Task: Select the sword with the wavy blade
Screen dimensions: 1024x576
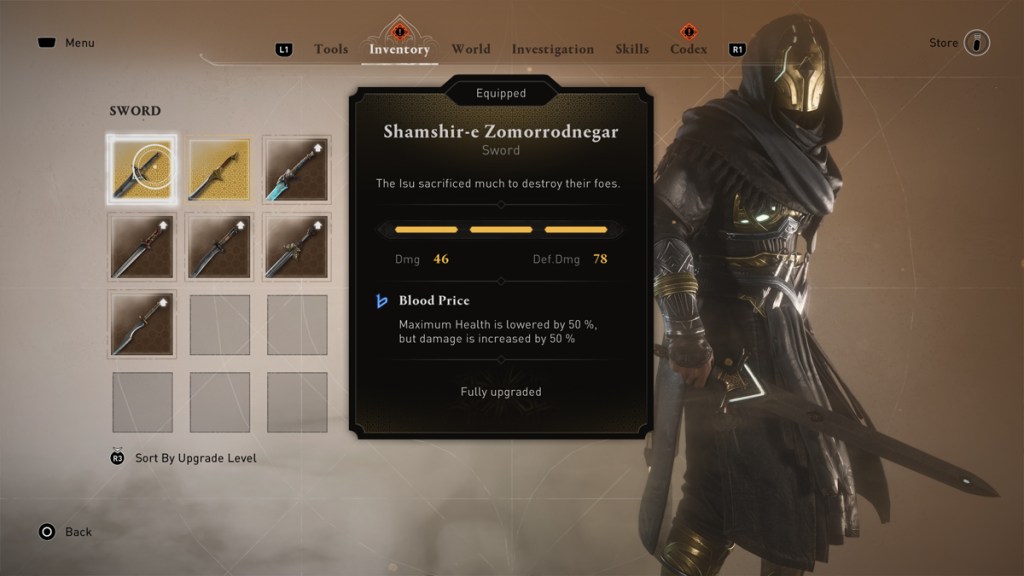Action: point(142,325)
